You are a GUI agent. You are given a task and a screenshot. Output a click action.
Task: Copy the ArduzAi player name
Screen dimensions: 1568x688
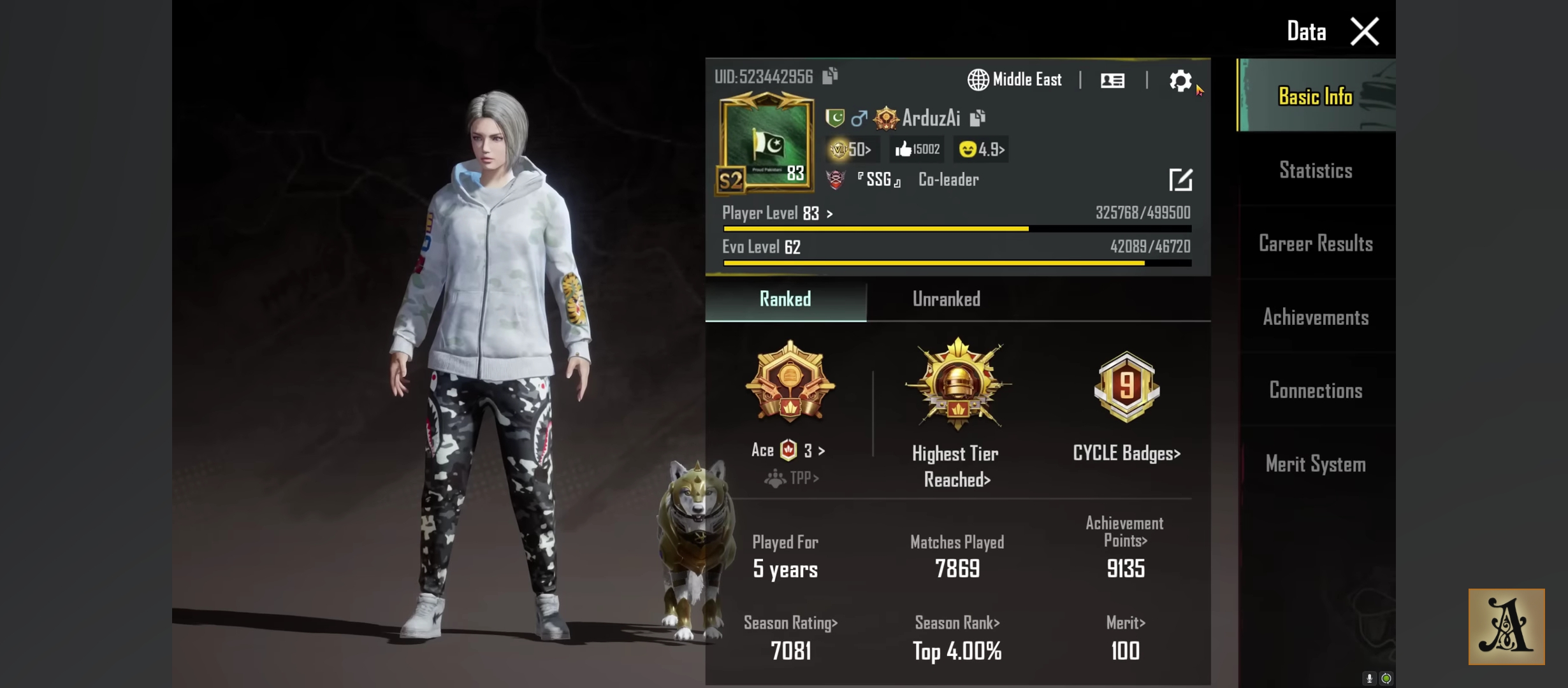click(978, 118)
